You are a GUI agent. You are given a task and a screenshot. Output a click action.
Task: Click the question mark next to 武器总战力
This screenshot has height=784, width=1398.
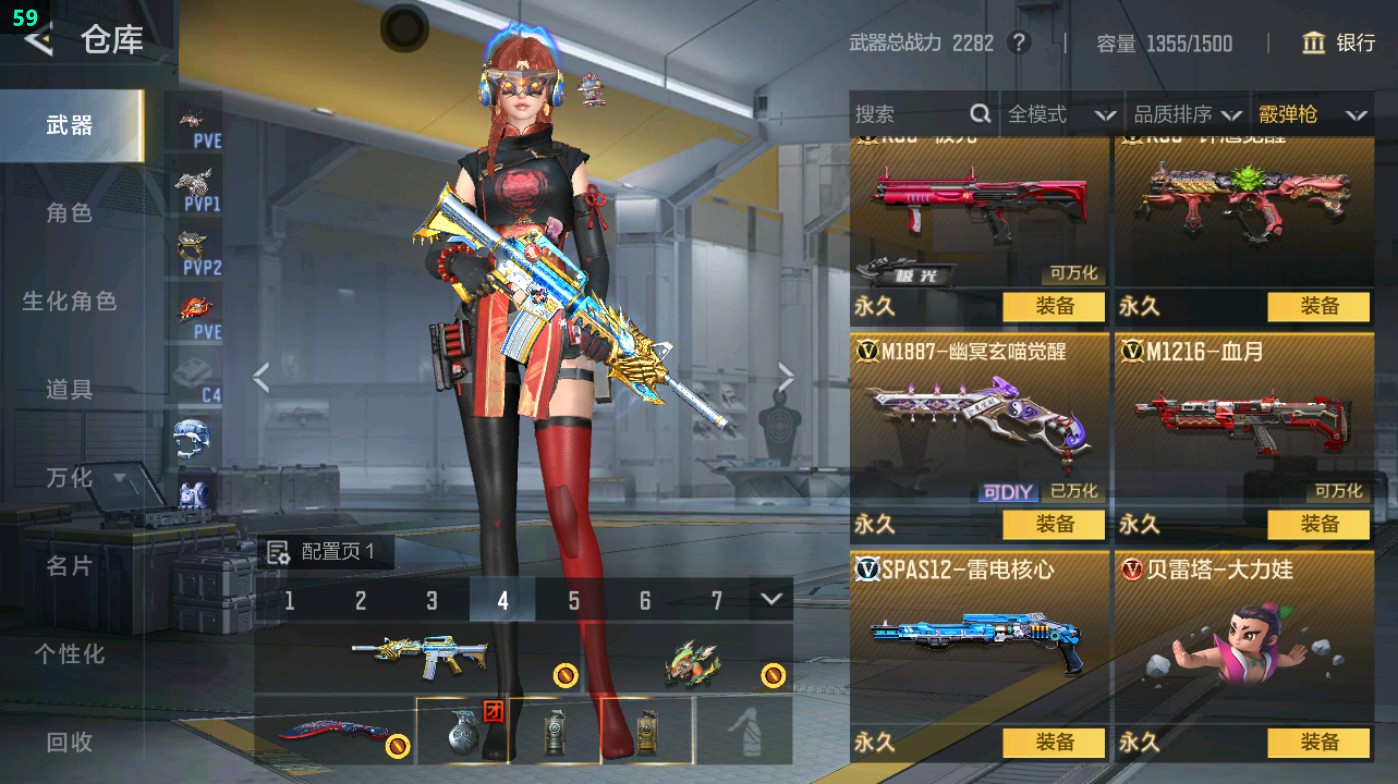coord(1018,43)
